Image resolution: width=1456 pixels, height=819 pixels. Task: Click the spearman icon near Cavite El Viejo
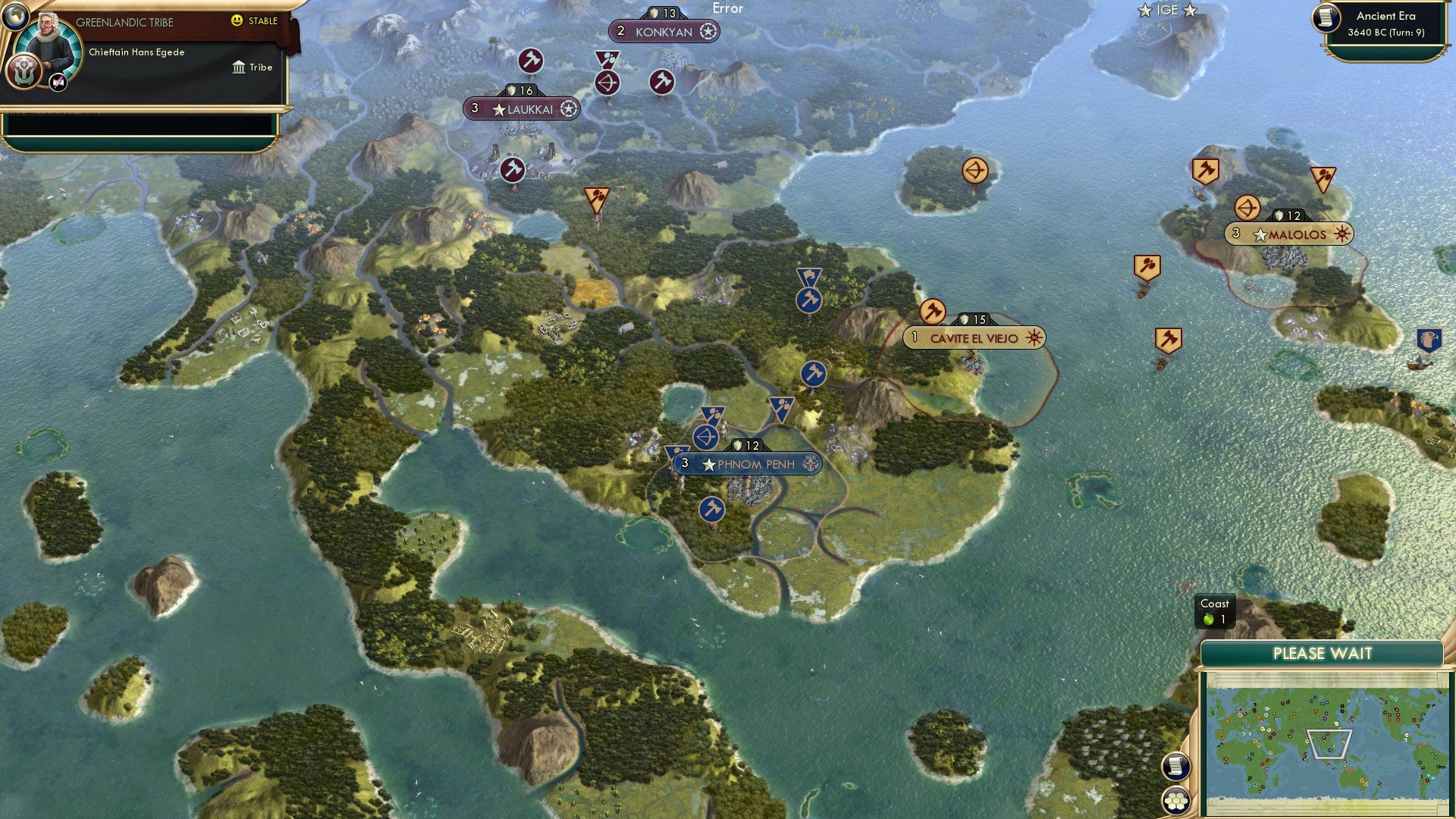(933, 309)
